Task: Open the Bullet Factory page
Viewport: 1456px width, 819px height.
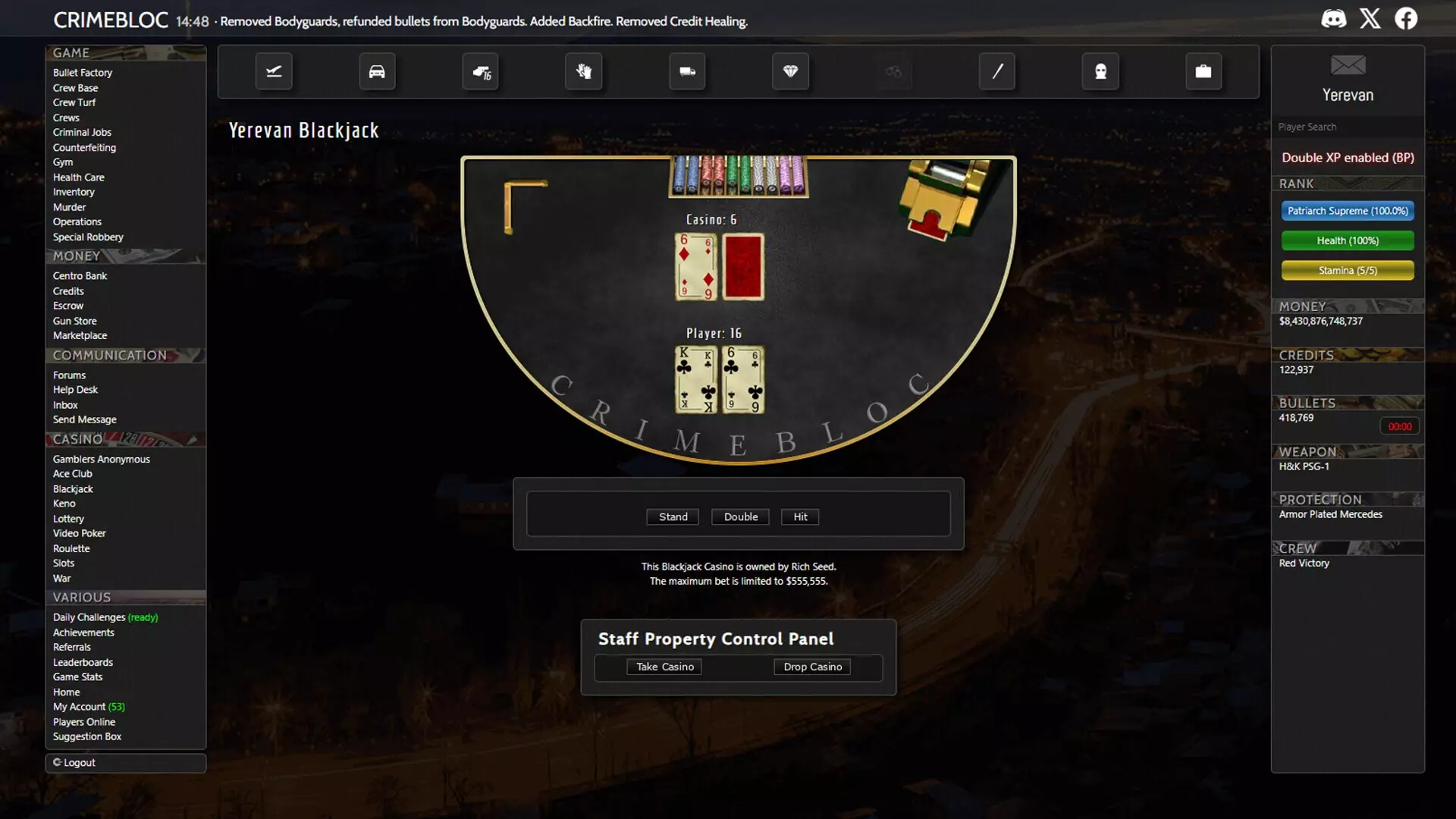Action: coord(83,73)
